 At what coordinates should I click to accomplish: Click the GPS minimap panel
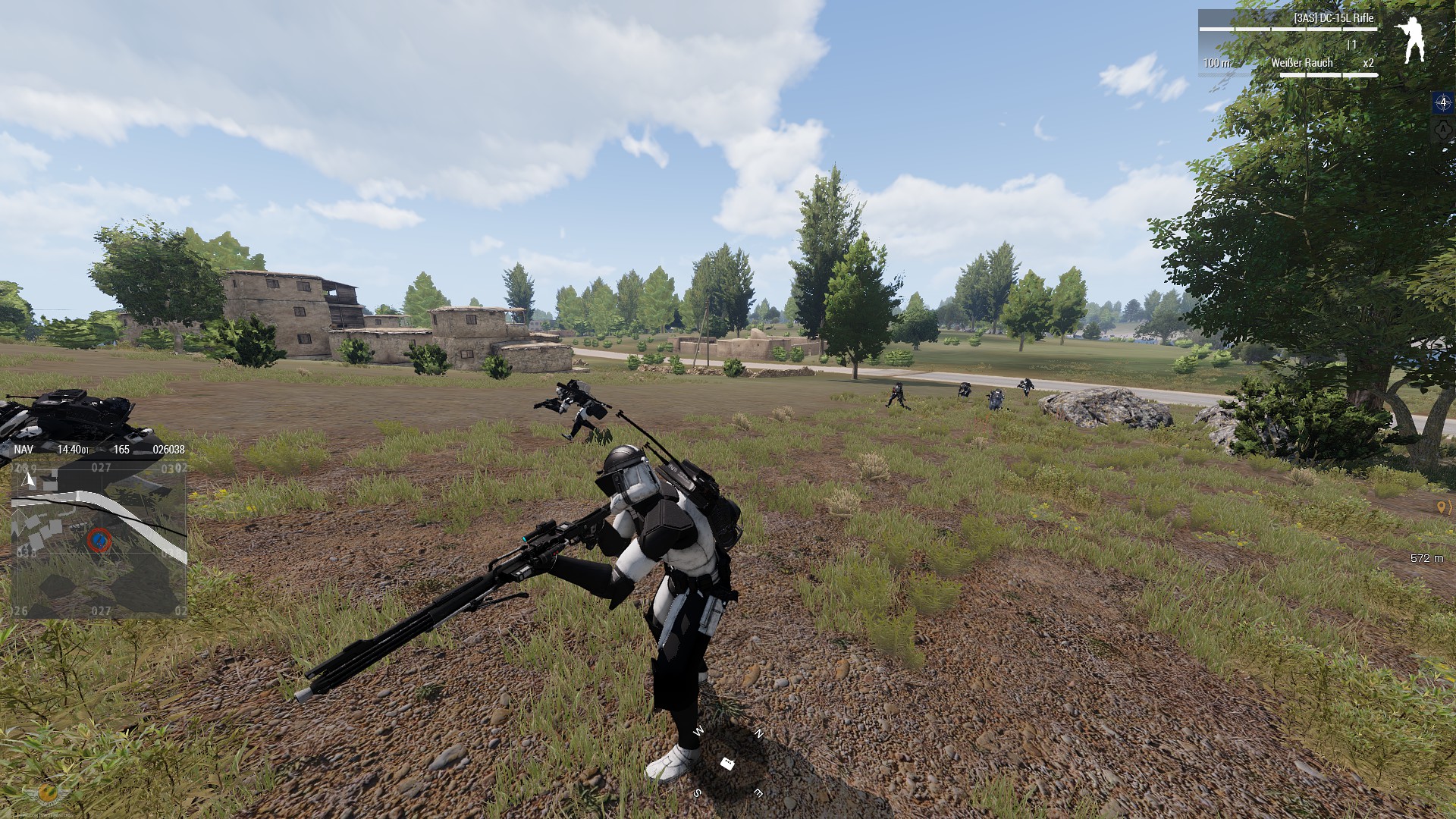click(99, 538)
